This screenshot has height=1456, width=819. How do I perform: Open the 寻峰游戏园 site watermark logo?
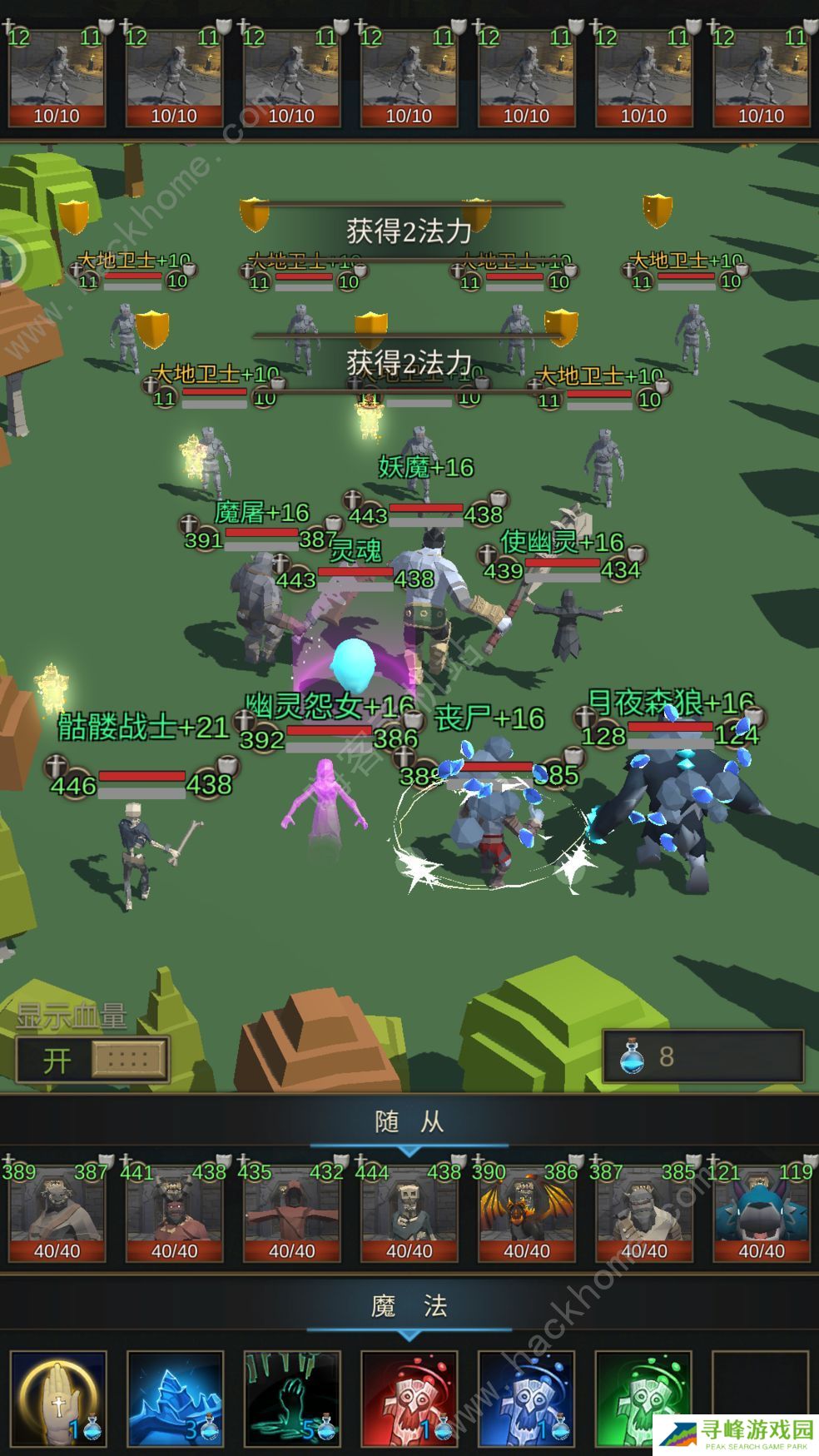(x=736, y=1434)
